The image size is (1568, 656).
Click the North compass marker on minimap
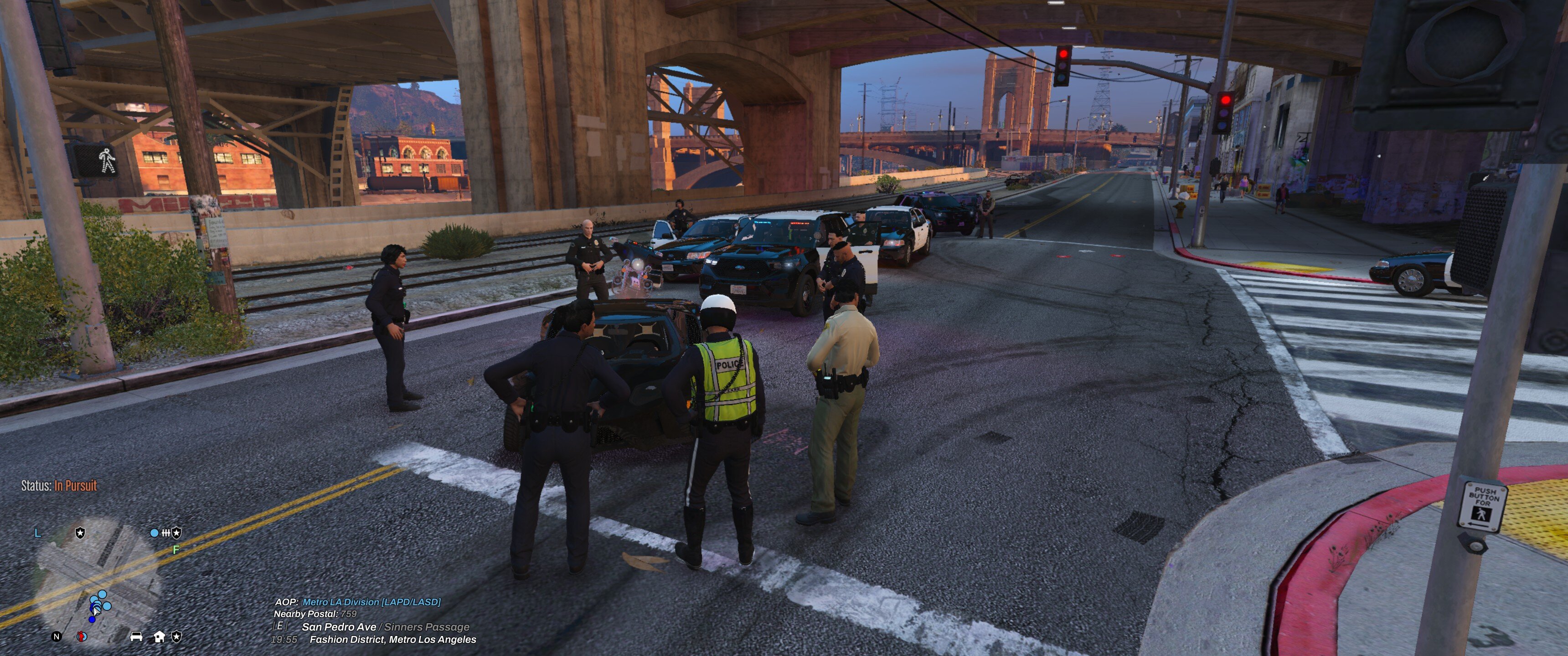pyautogui.click(x=57, y=636)
